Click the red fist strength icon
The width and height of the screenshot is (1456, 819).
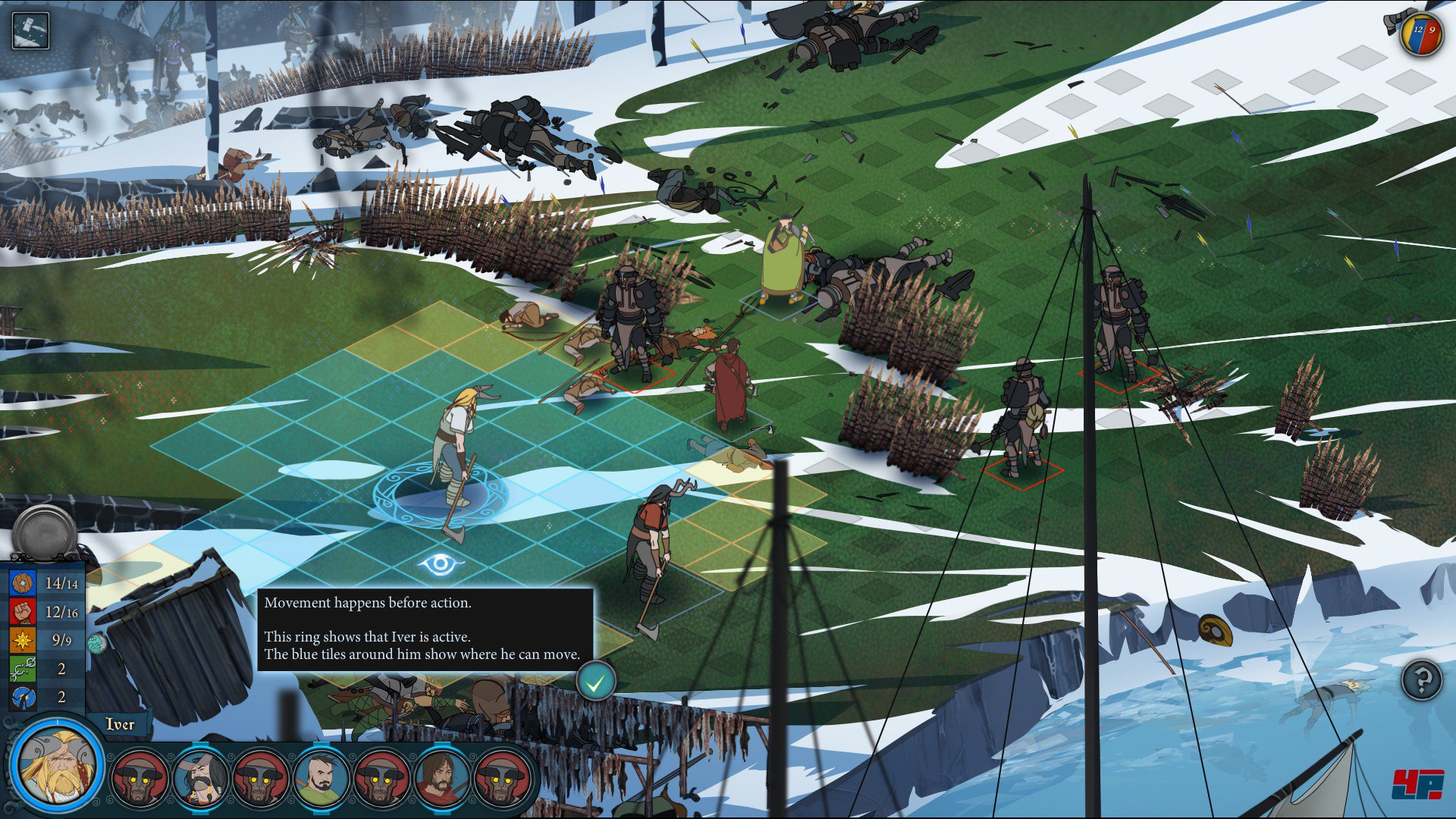23,611
